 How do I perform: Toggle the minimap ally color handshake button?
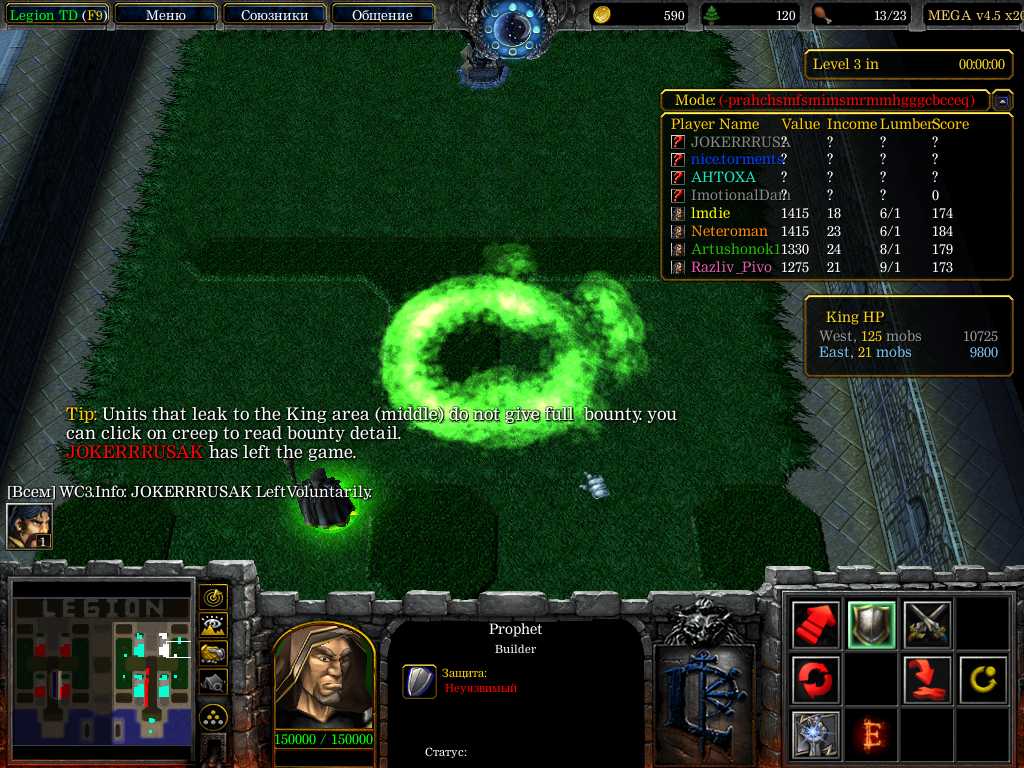[214, 653]
